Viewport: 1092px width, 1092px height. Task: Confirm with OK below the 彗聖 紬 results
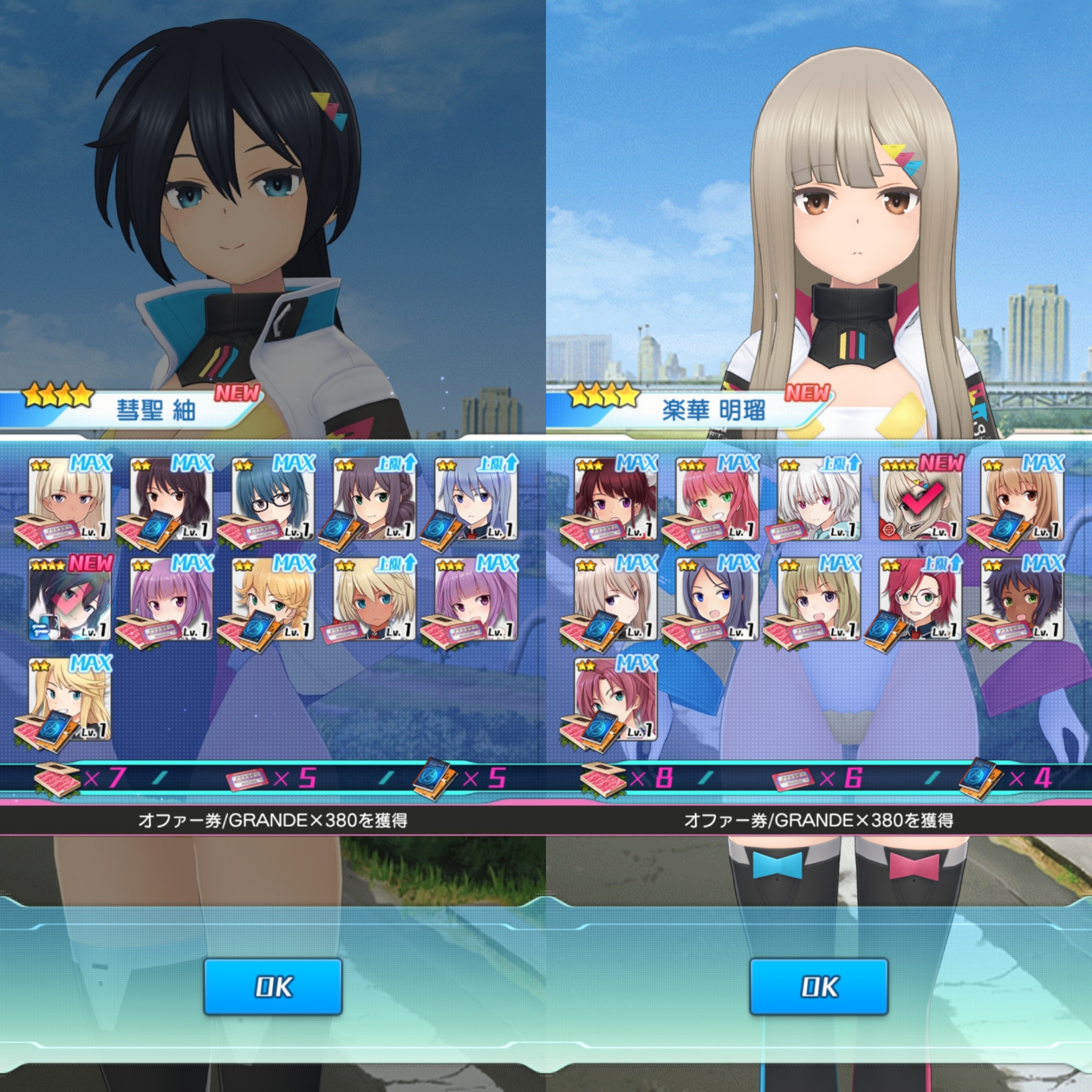pyautogui.click(x=272, y=986)
